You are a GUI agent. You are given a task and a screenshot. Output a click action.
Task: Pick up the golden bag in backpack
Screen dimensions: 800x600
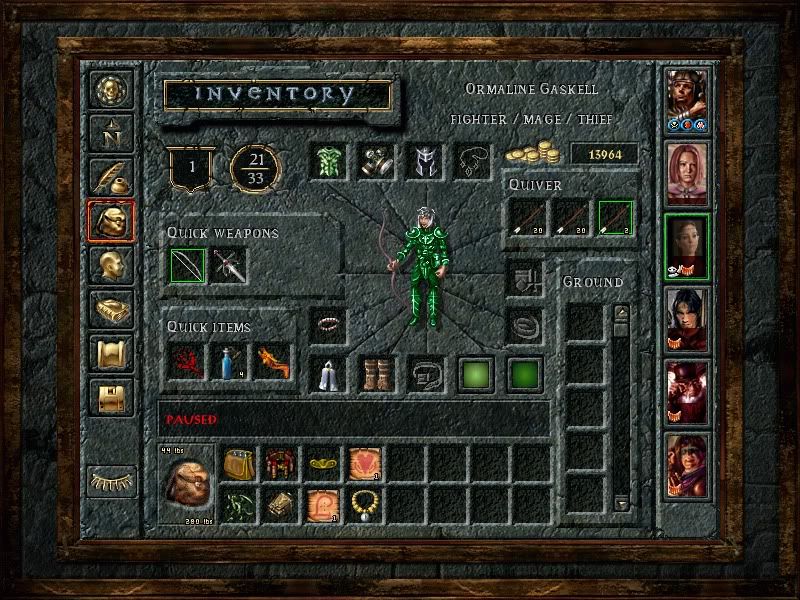coord(238,462)
